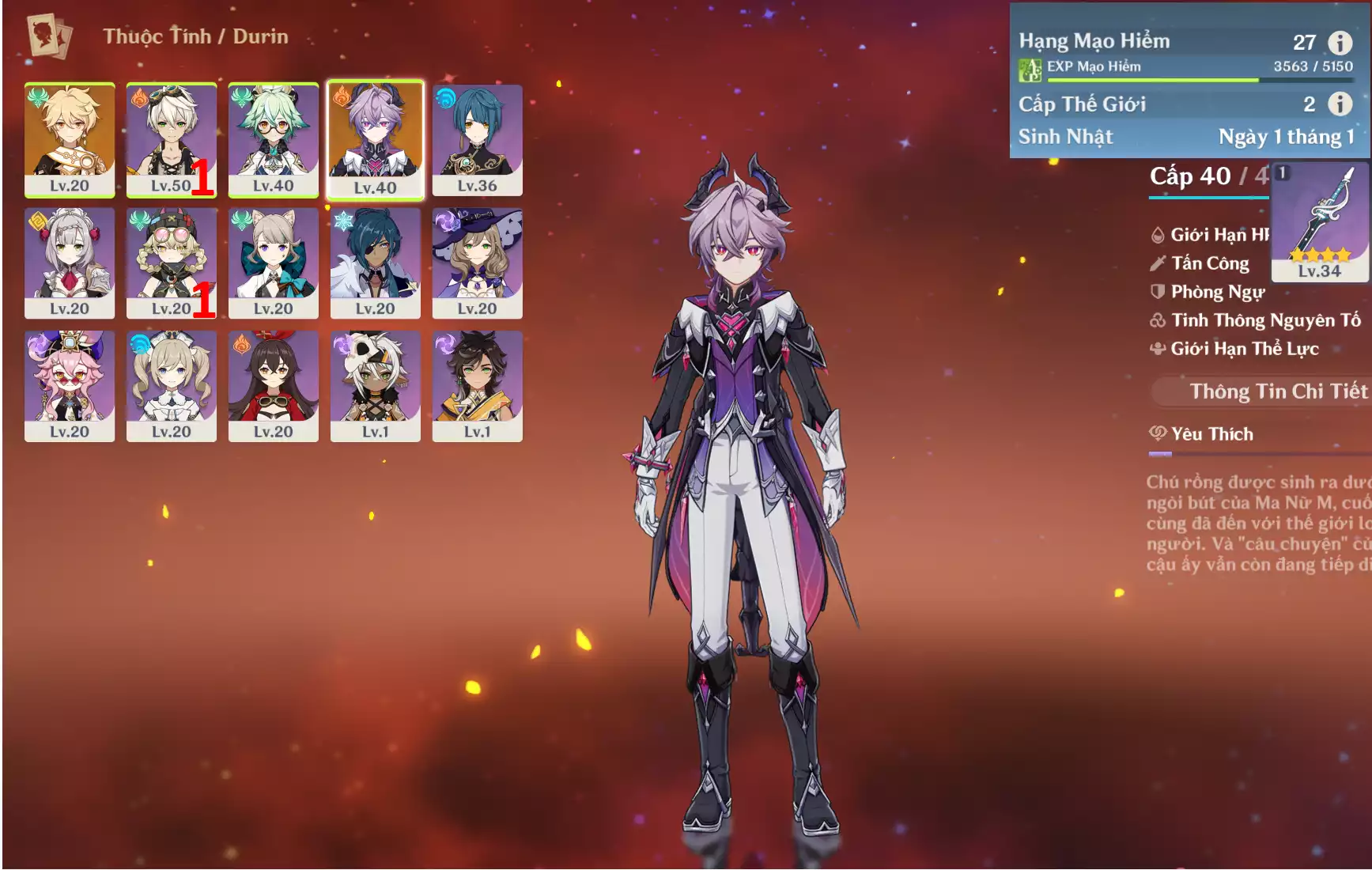Select Lynette's cat-eared portrait
The image size is (1372, 870).
click(x=273, y=263)
